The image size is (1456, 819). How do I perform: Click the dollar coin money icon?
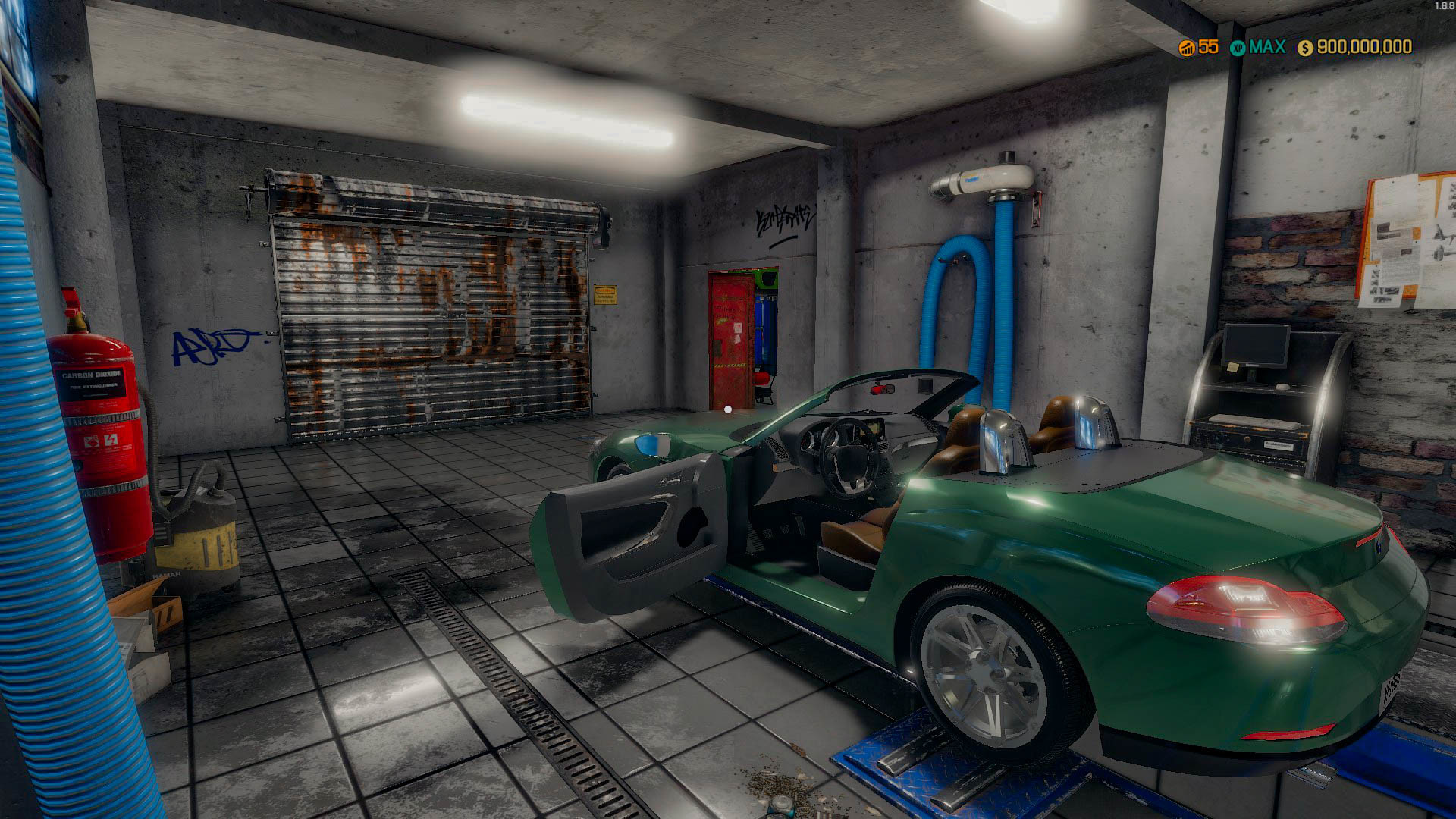[x=1305, y=48]
